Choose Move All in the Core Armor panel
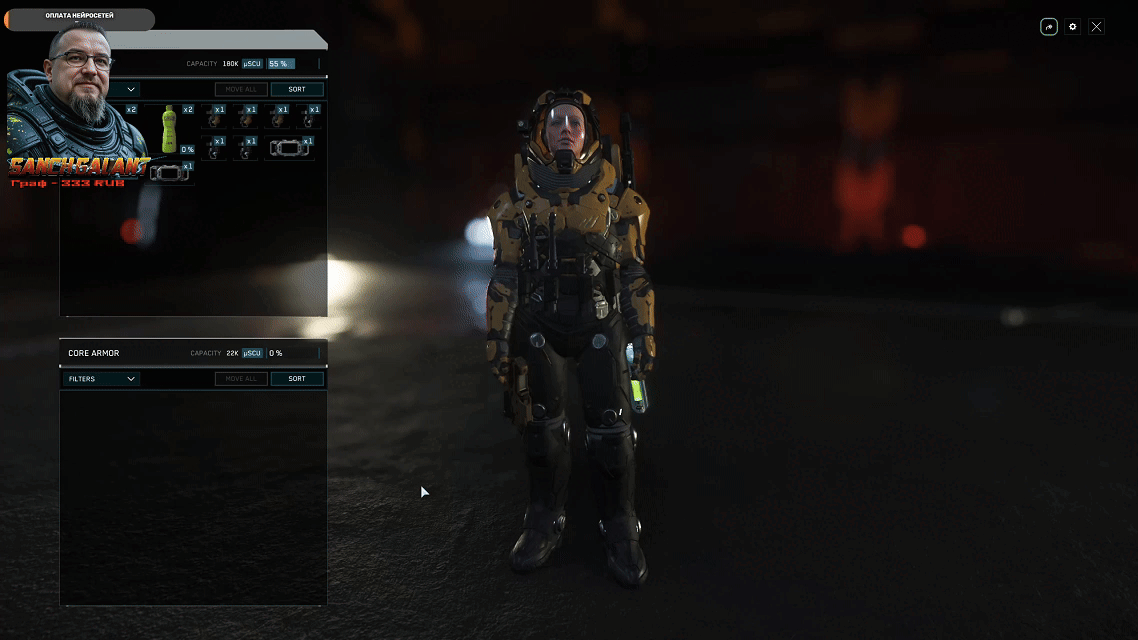This screenshot has height=640, width=1138. tap(241, 379)
